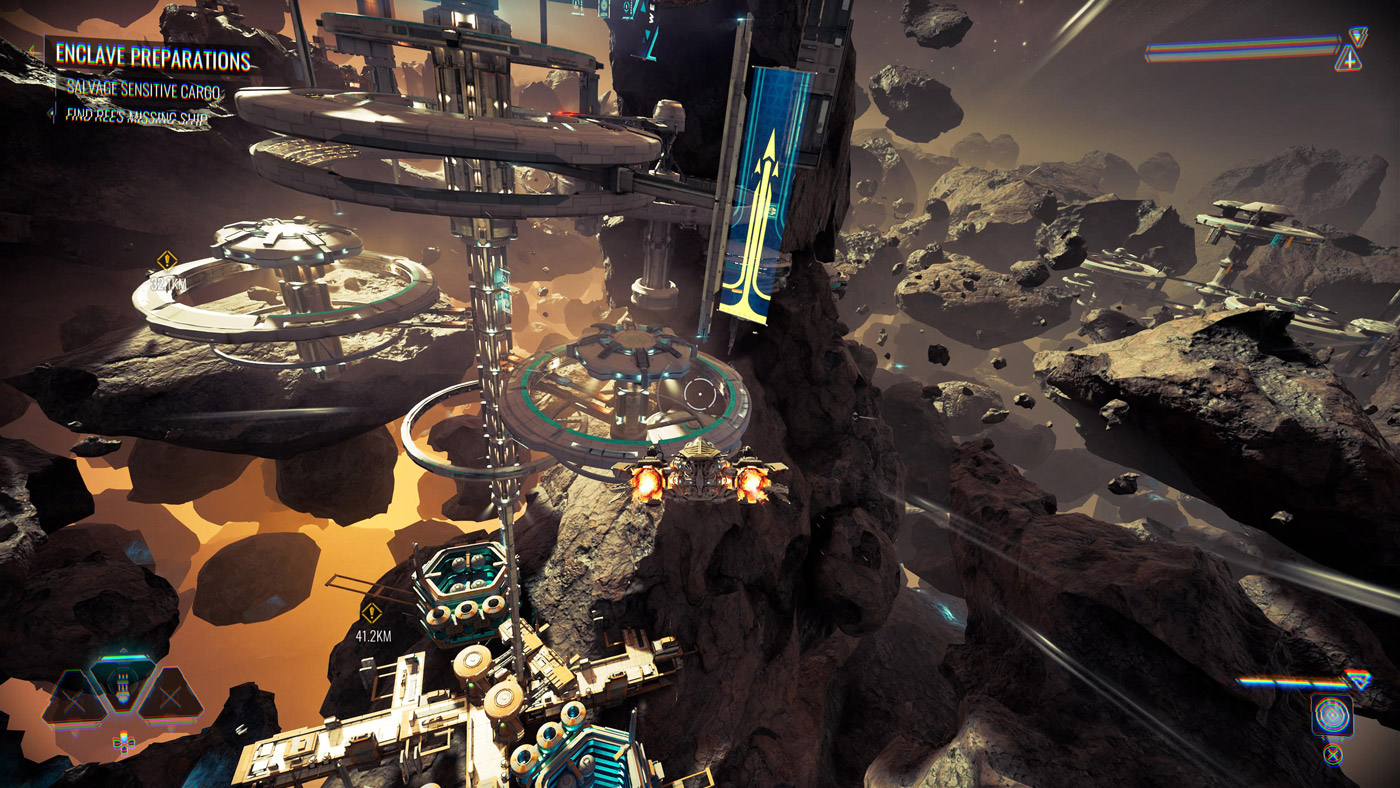Click the 41.2KM objective waypoint marker
This screenshot has width=1400, height=788.
point(371,613)
